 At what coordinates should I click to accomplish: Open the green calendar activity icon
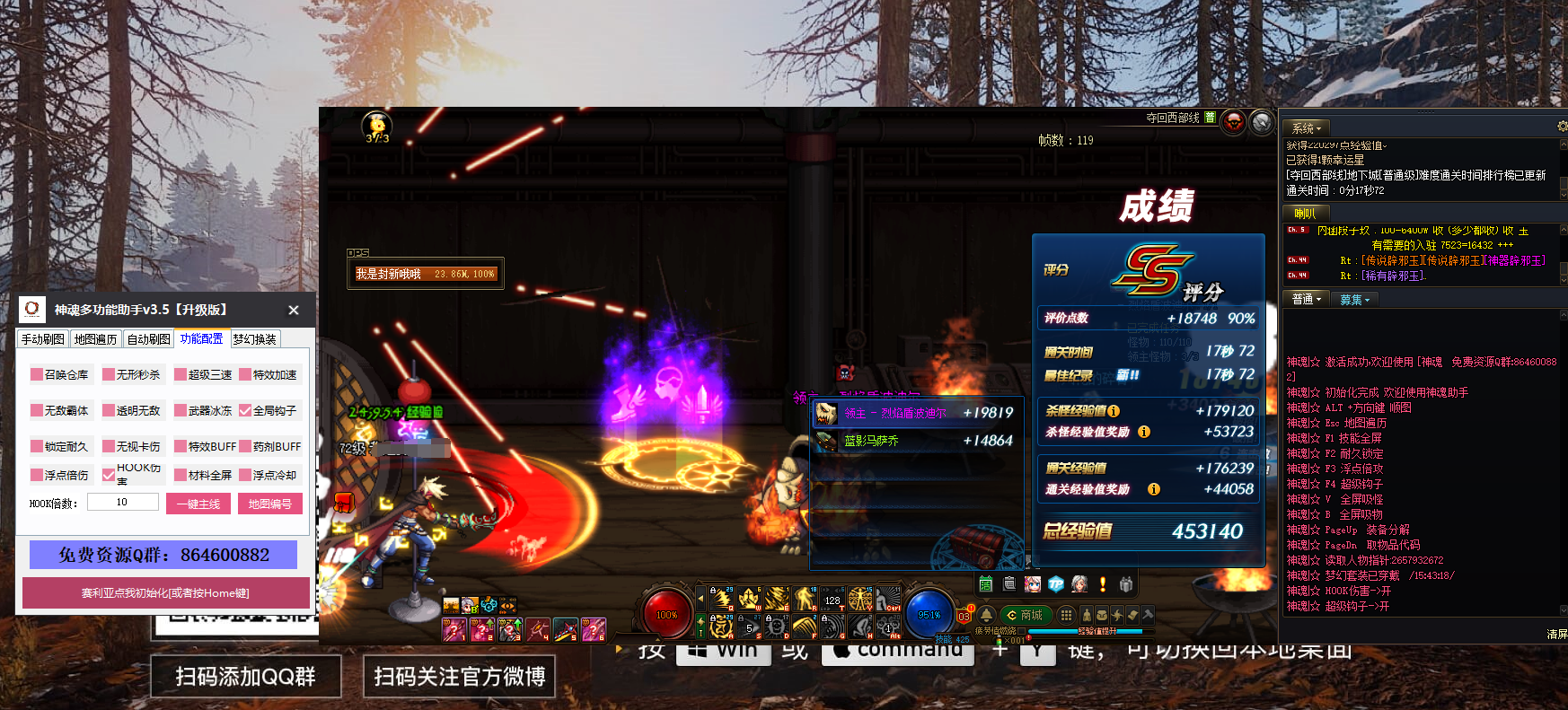[985, 584]
